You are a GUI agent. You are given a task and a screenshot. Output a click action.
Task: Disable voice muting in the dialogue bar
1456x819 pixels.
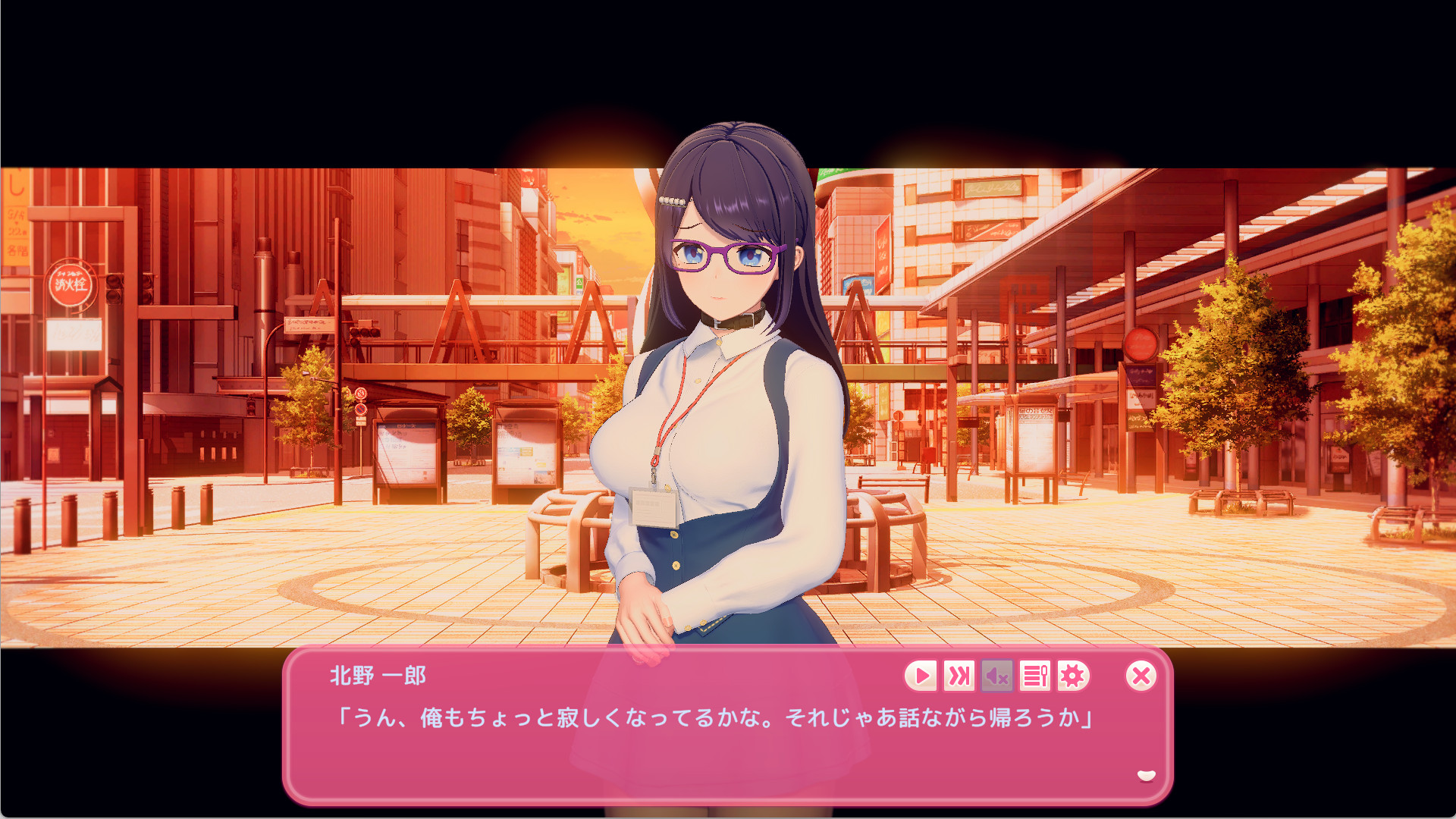point(996,677)
